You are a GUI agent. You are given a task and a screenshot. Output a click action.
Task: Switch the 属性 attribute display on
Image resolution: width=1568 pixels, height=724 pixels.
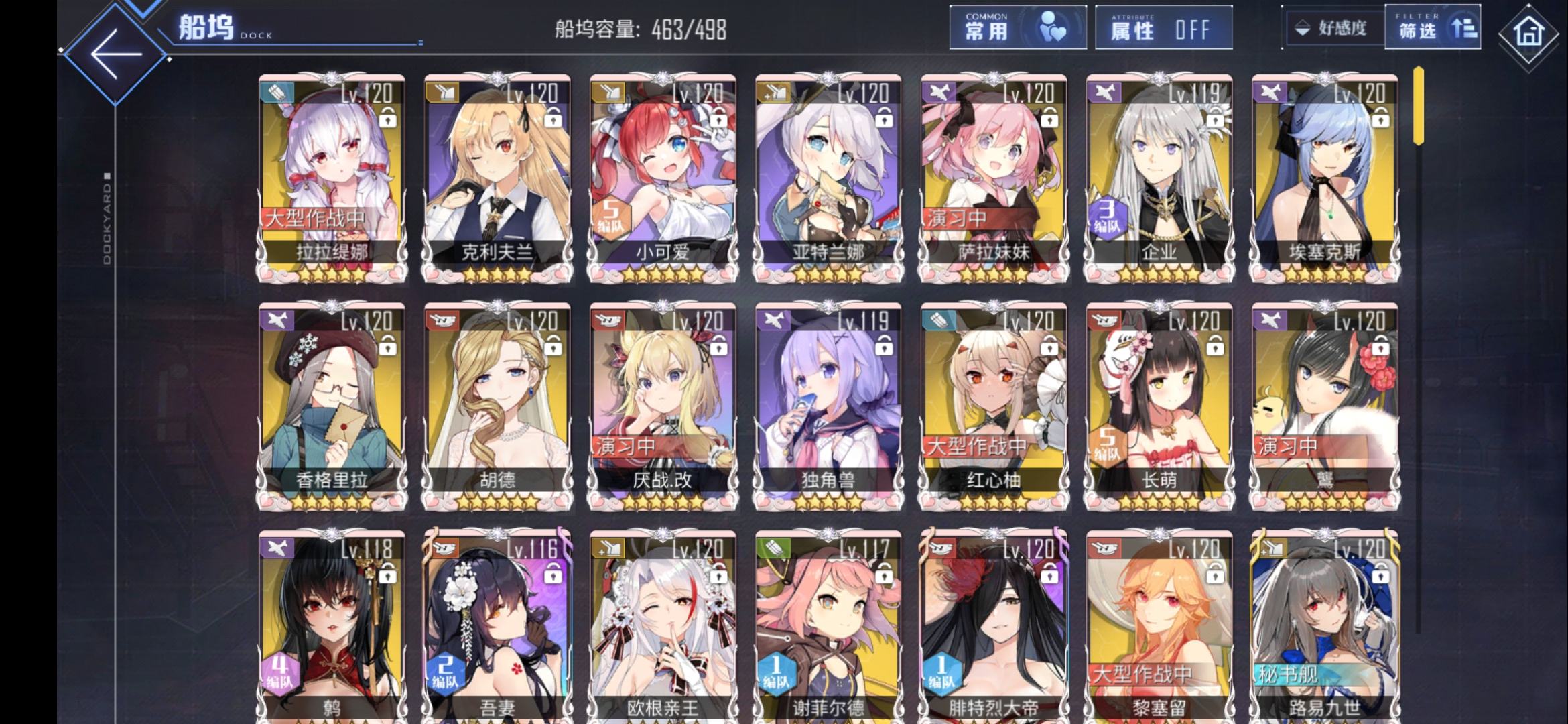tap(1163, 28)
